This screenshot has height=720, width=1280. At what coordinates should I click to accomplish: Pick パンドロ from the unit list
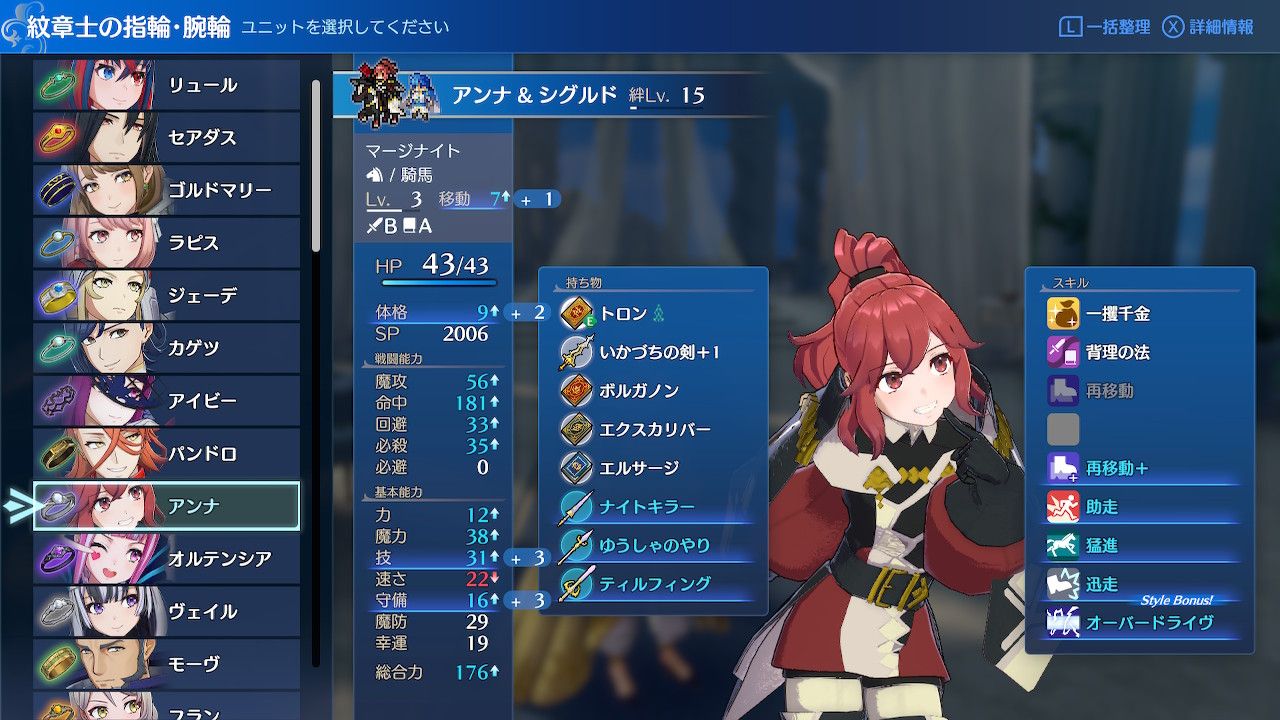pos(166,454)
